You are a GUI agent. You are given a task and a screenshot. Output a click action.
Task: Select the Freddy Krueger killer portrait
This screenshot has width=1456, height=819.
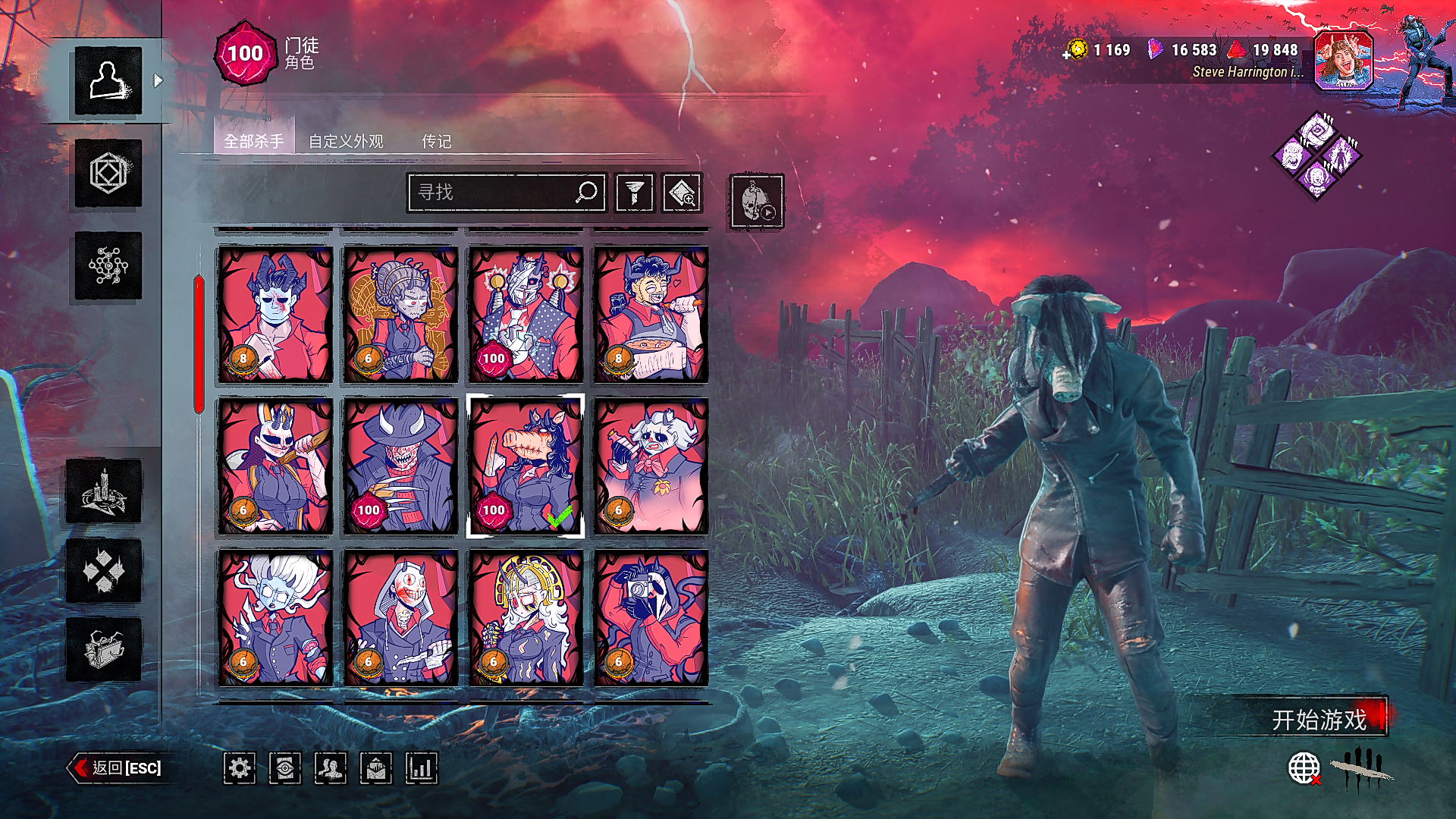(x=400, y=466)
